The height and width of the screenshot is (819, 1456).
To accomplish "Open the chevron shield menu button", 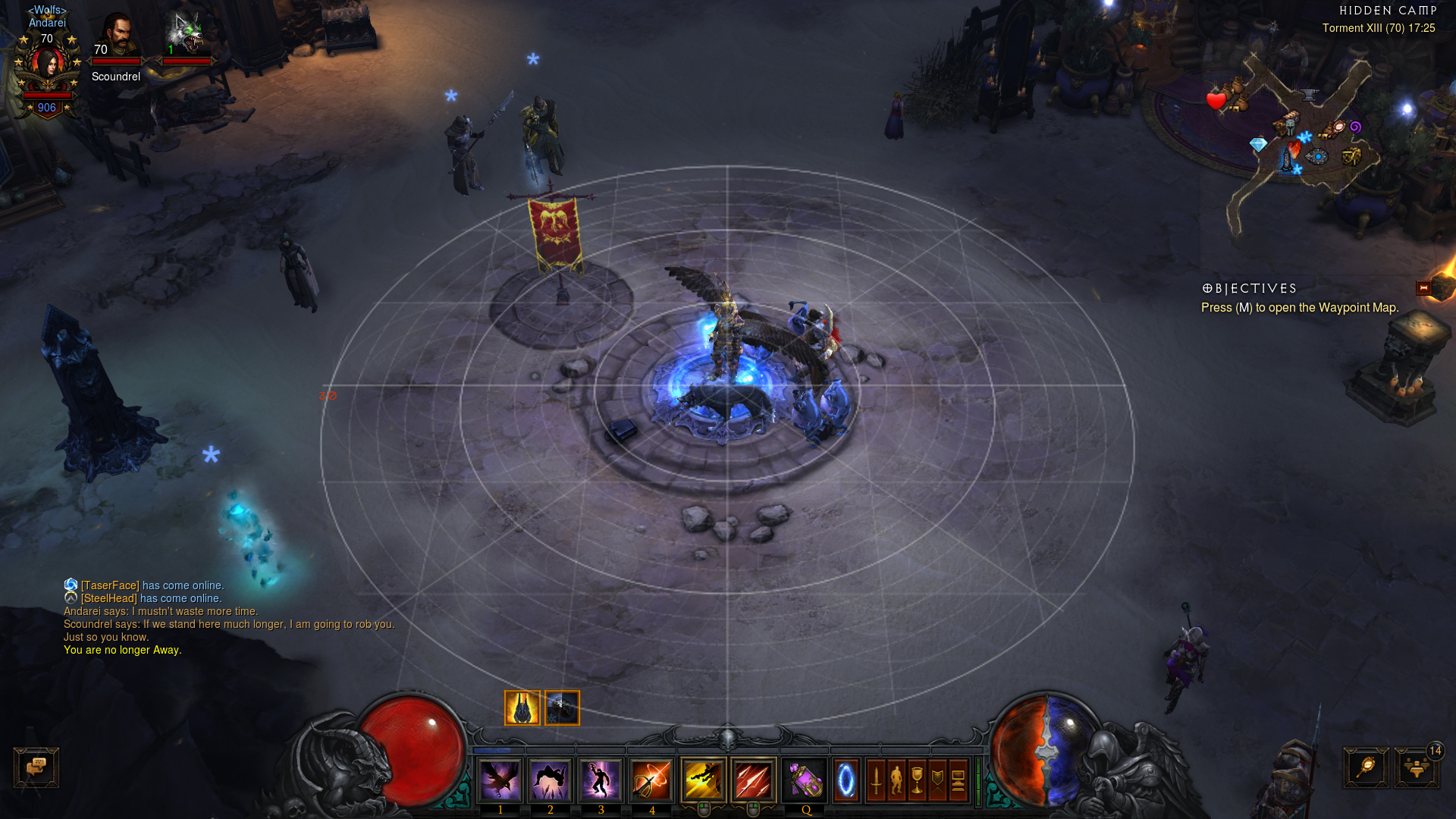I will (x=938, y=780).
